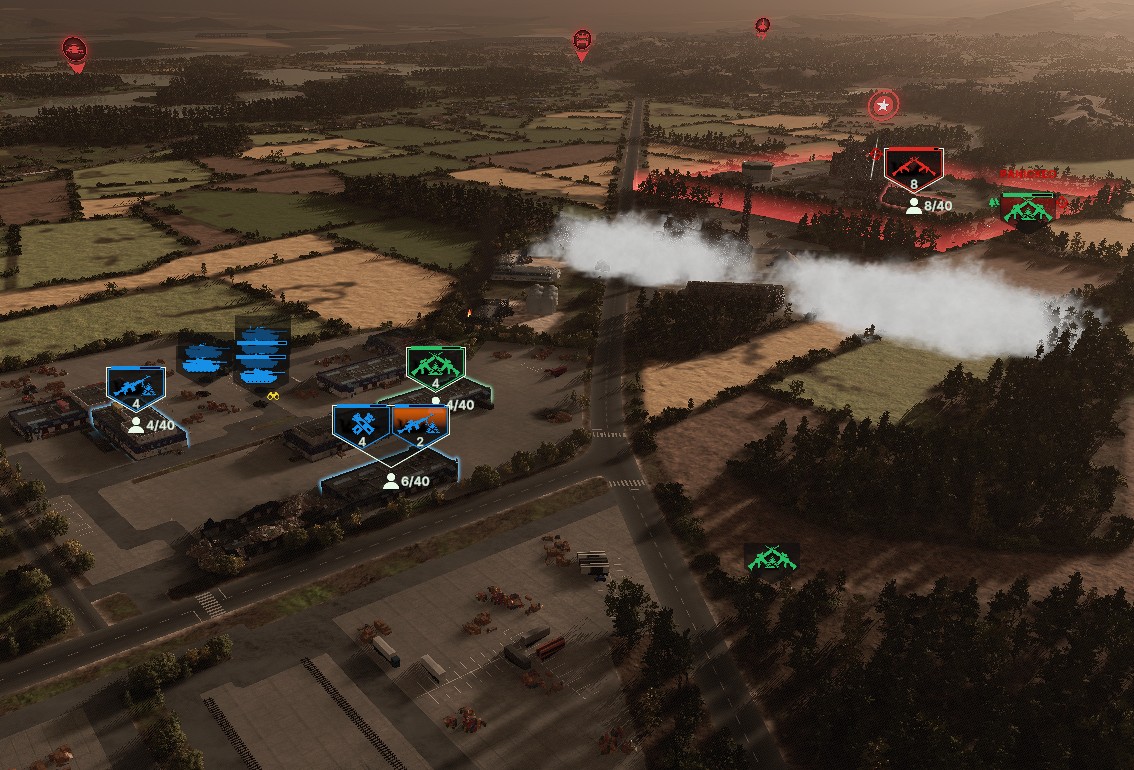Viewport: 1134px width, 770px height.
Task: Select the stacked blue tank group marker
Action: (262, 354)
